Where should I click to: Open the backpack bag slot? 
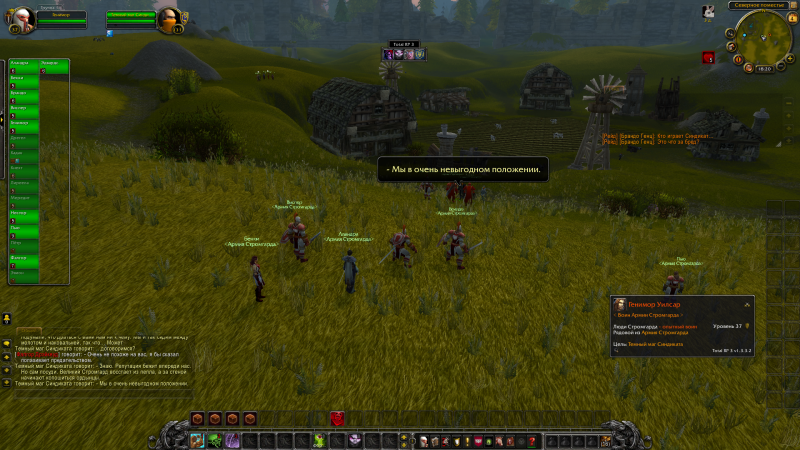605,440
